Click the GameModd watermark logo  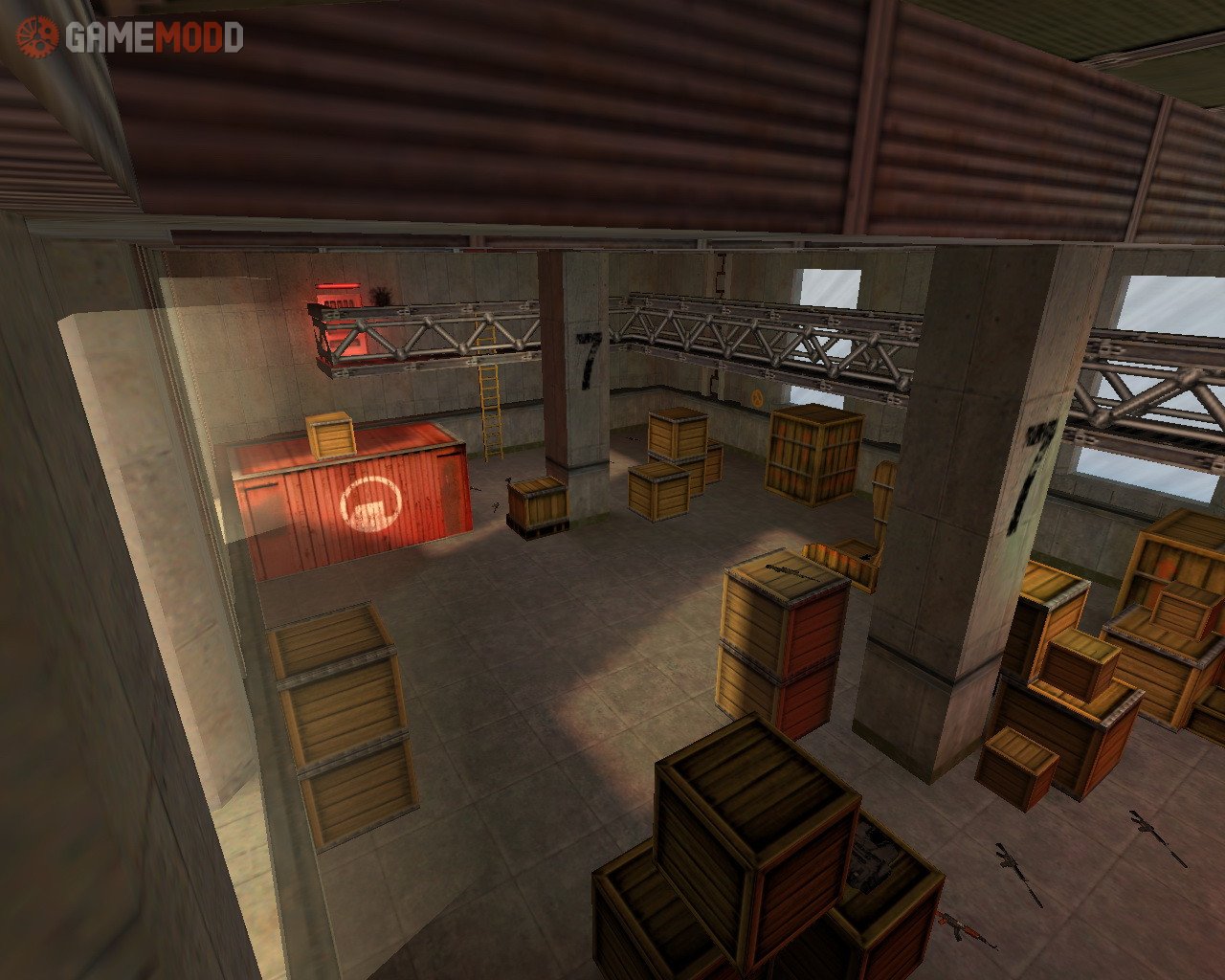pyautogui.click(x=129, y=37)
